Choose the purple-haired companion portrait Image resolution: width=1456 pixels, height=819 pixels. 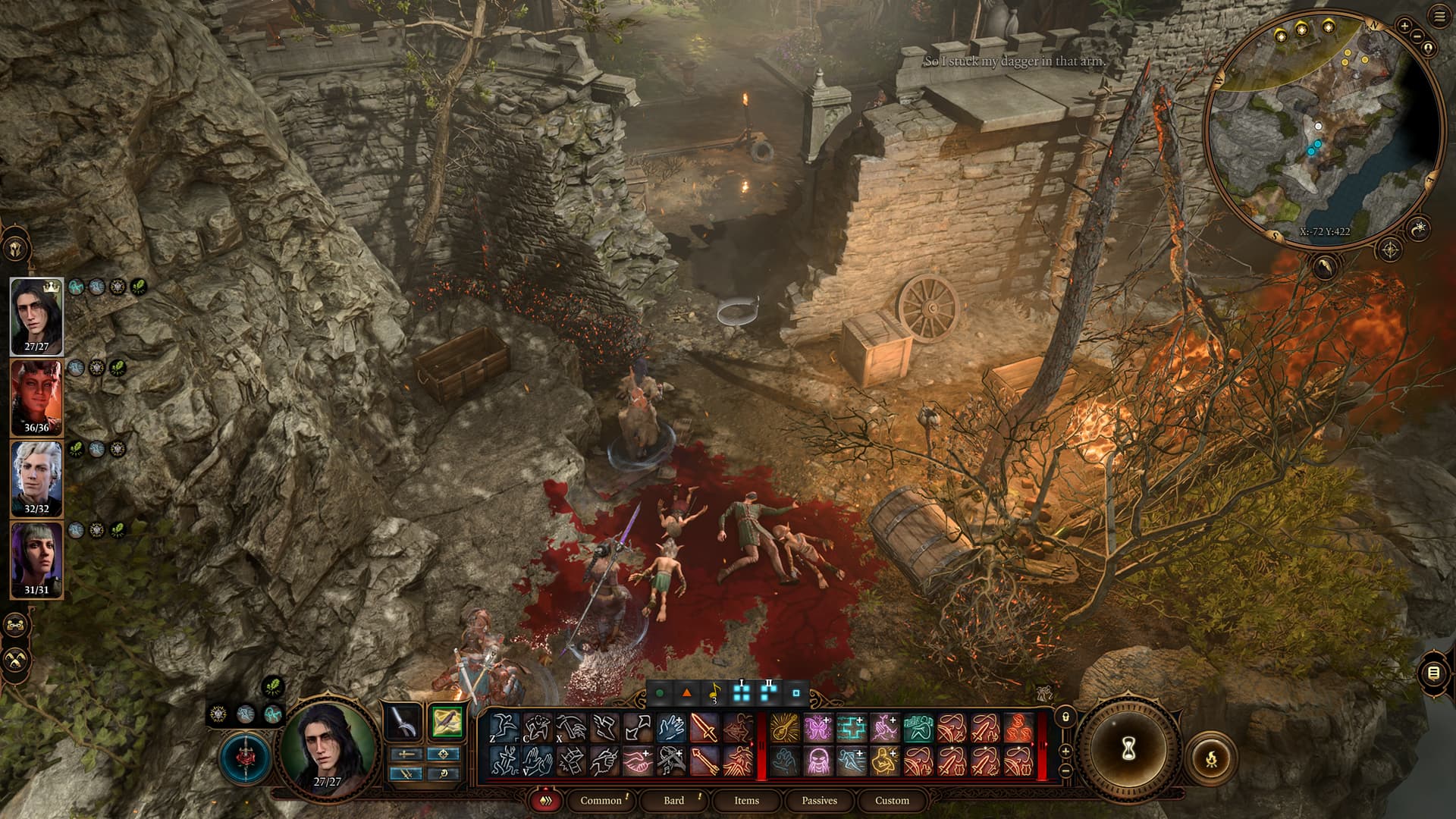pos(36,560)
